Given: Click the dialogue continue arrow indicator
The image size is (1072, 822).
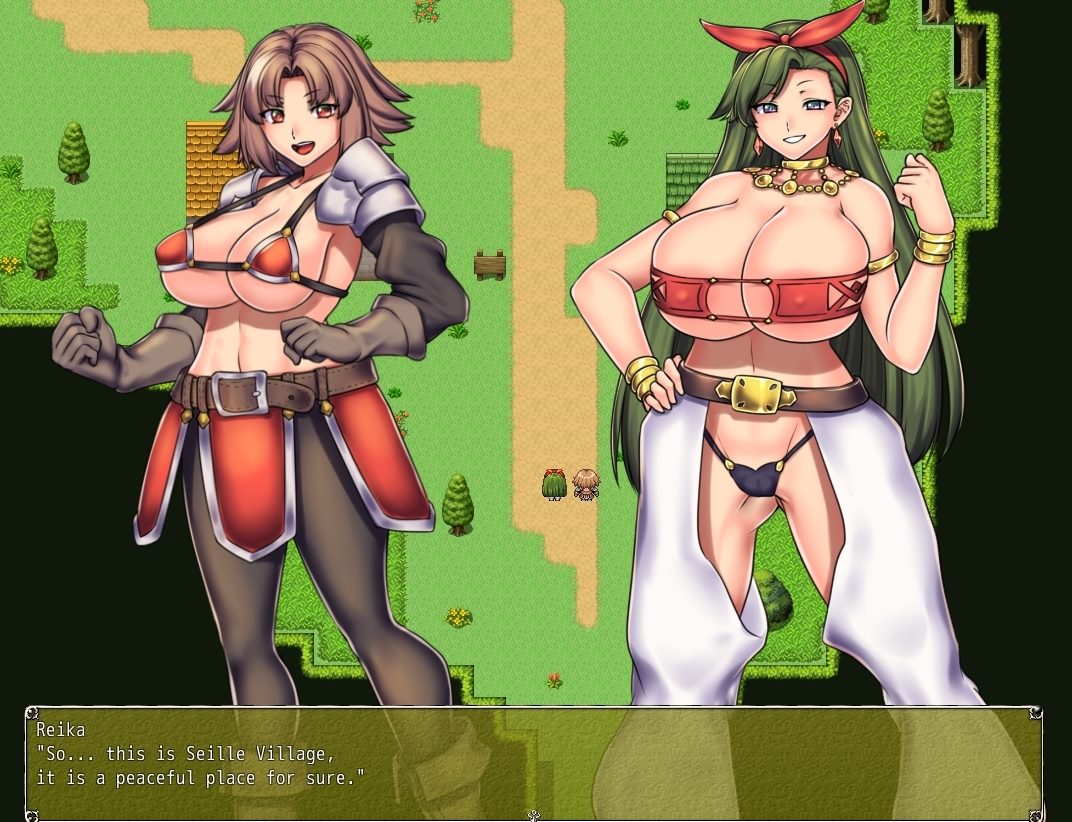Looking at the screenshot, I should (x=534, y=815).
